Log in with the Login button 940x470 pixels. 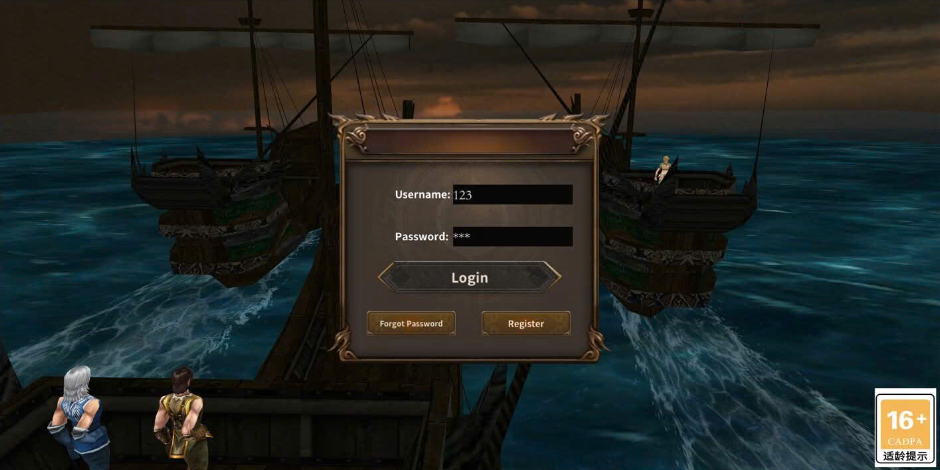pos(469,277)
